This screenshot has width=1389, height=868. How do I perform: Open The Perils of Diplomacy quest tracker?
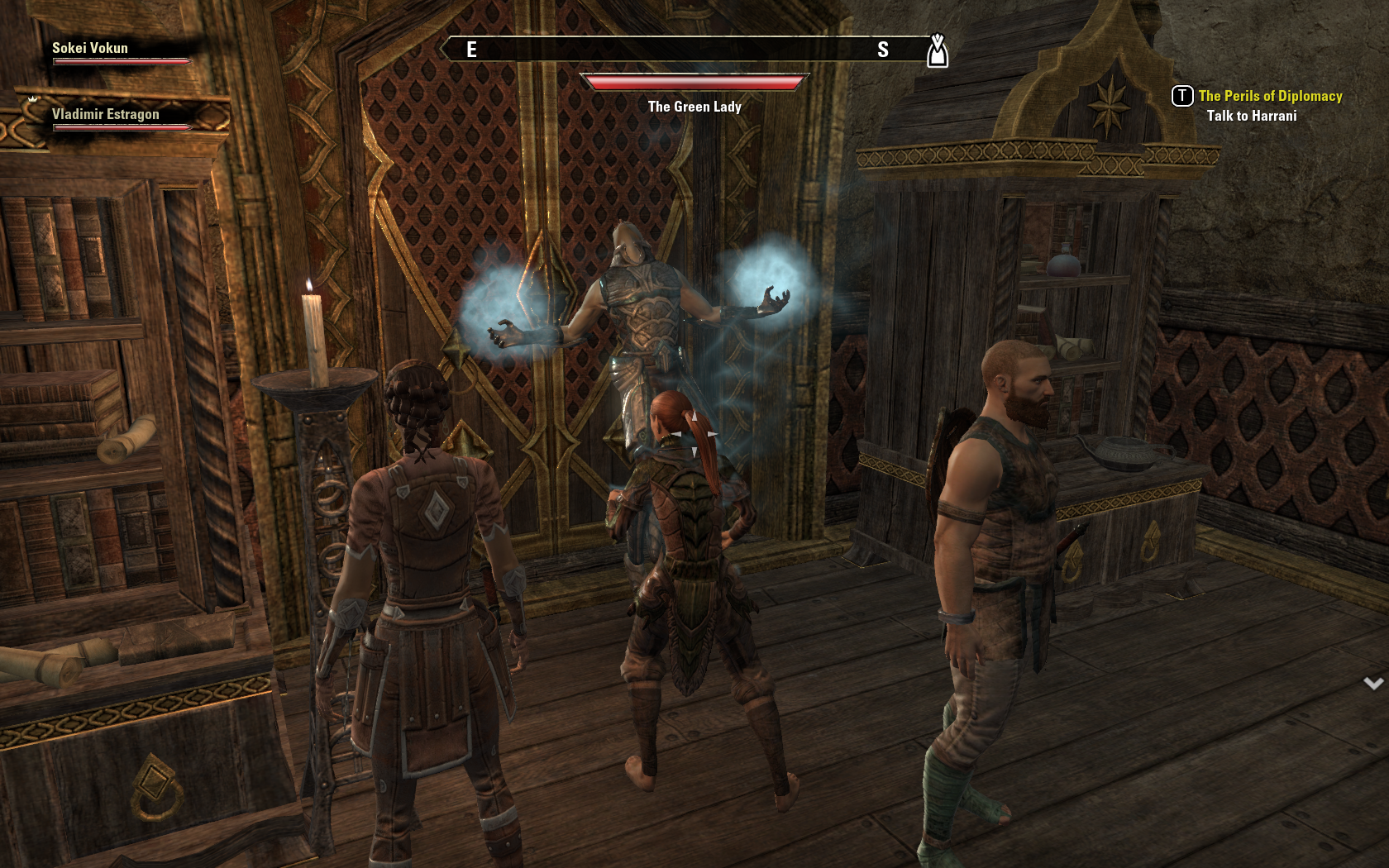point(1269,96)
